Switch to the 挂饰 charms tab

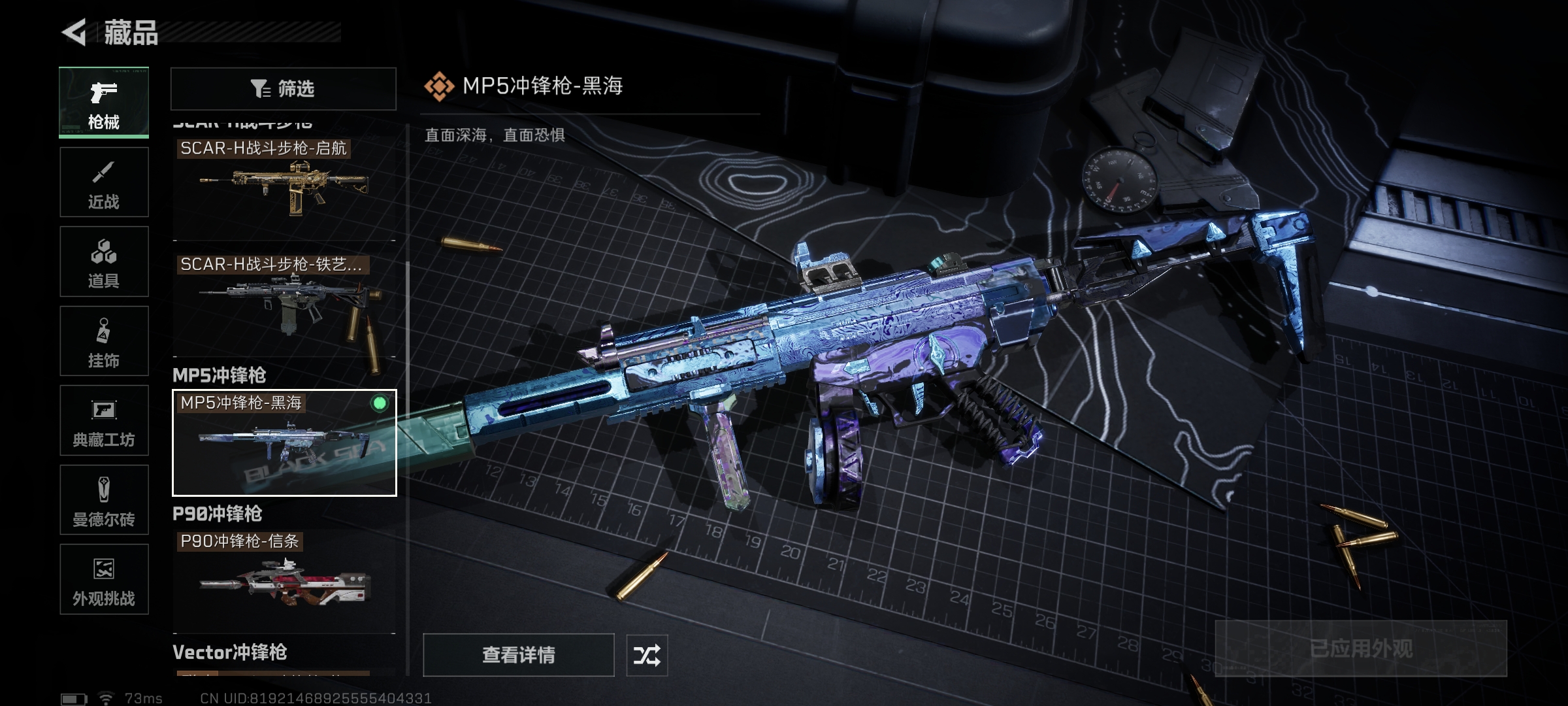point(104,341)
